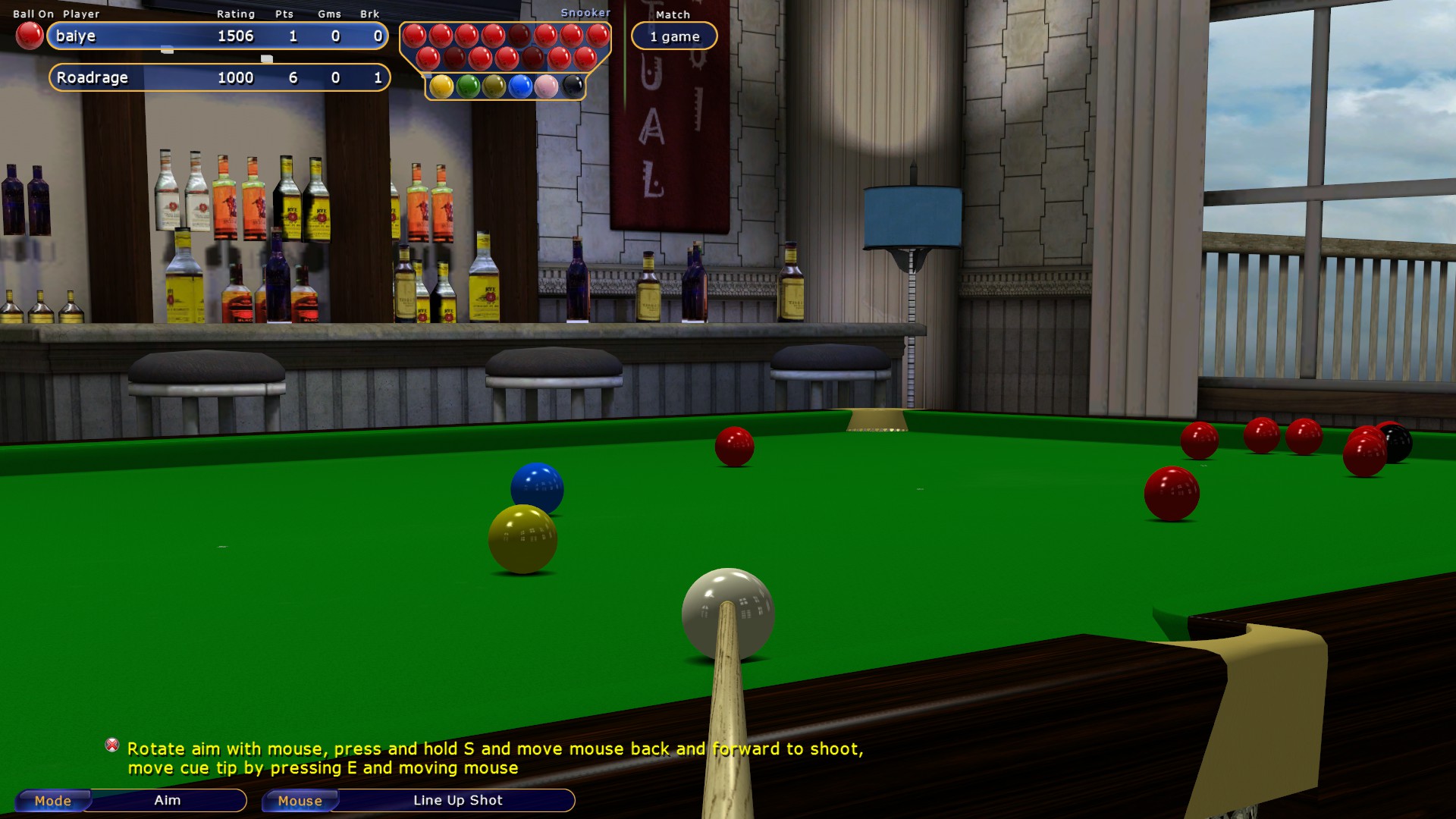Select the brown ball in the rack display
The width and height of the screenshot is (1456, 819).
(494, 87)
